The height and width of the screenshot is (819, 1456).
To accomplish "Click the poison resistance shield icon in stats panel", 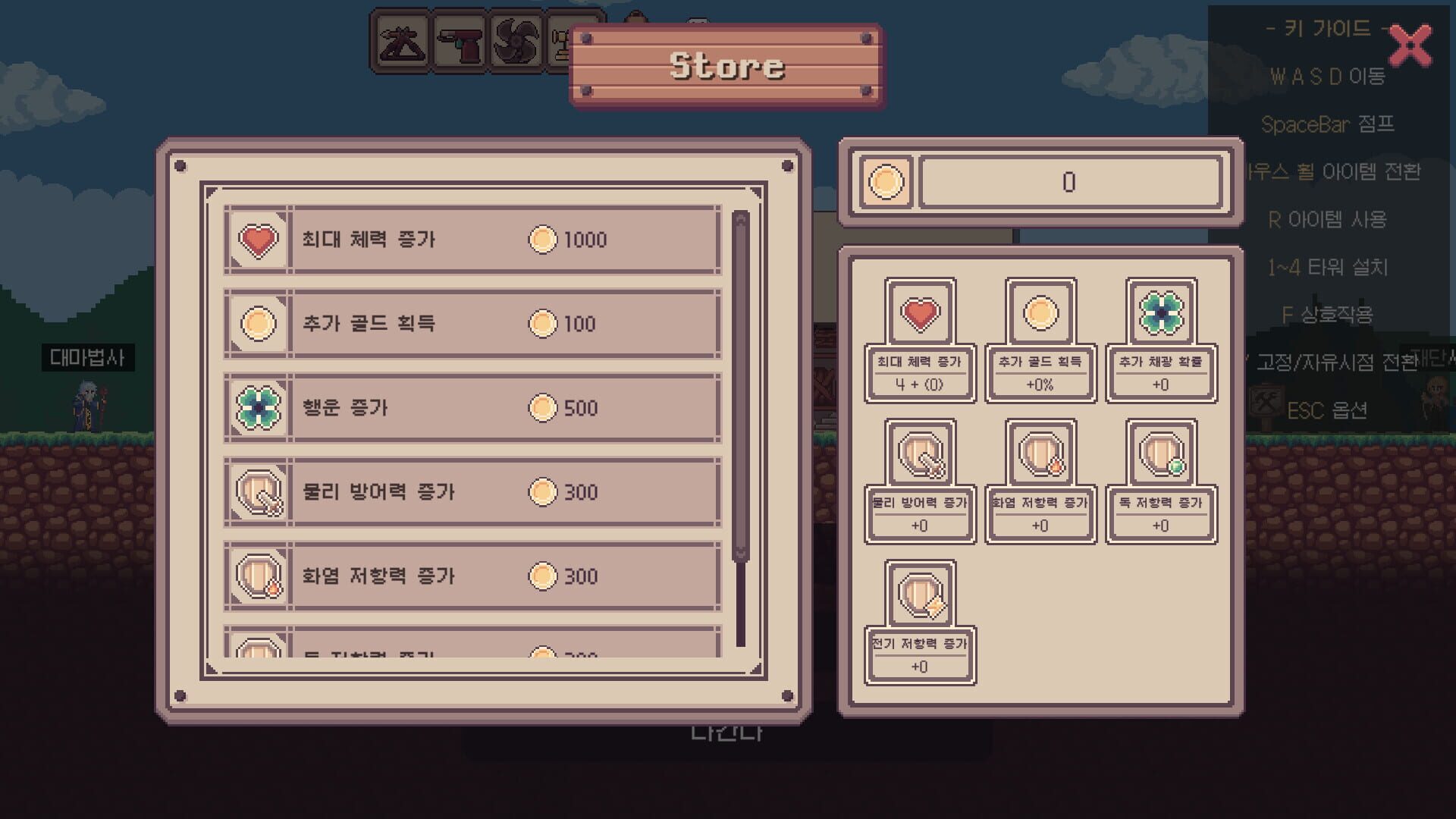I will coord(1160,455).
